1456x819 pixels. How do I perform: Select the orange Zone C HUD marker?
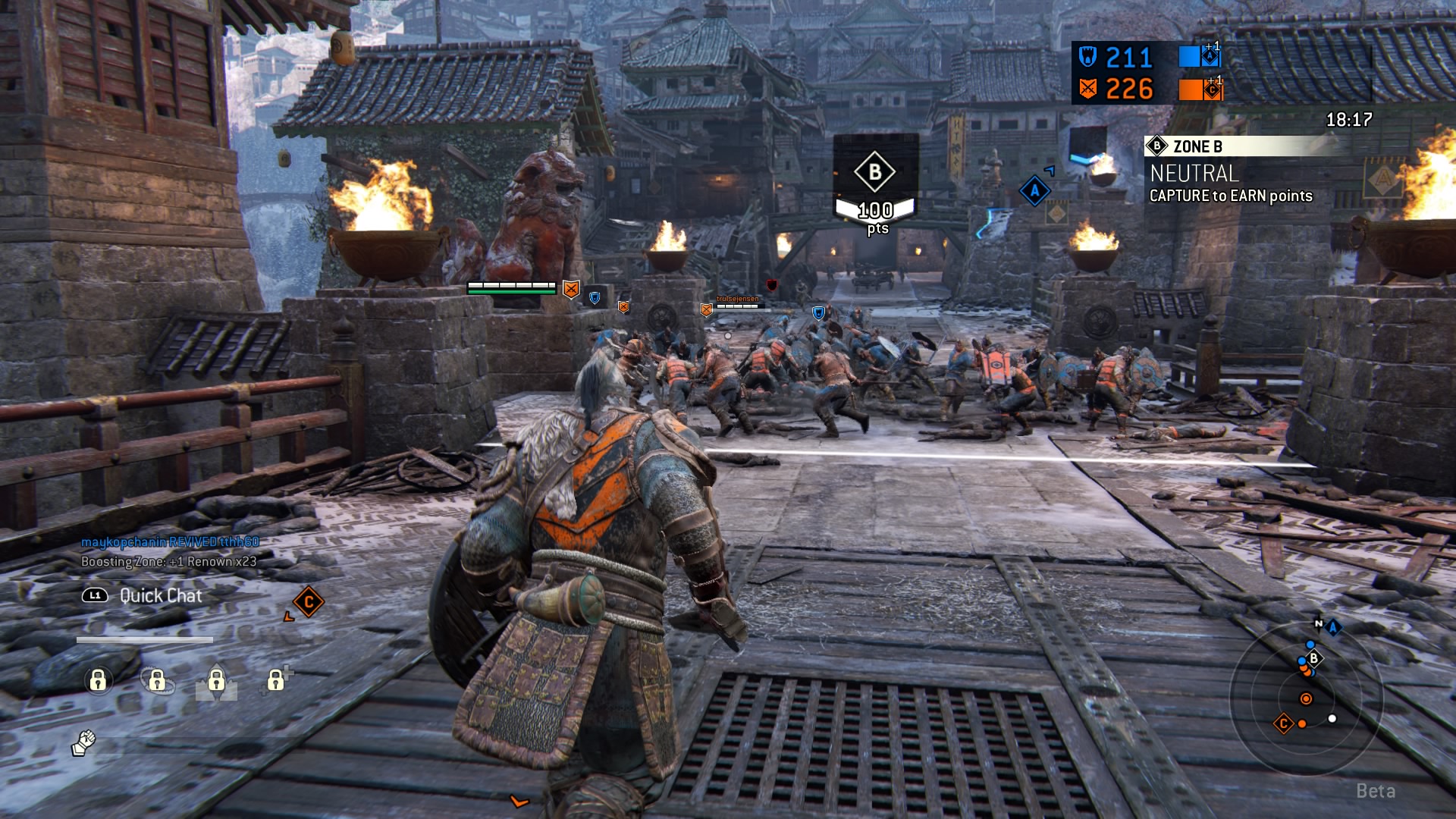point(308,602)
